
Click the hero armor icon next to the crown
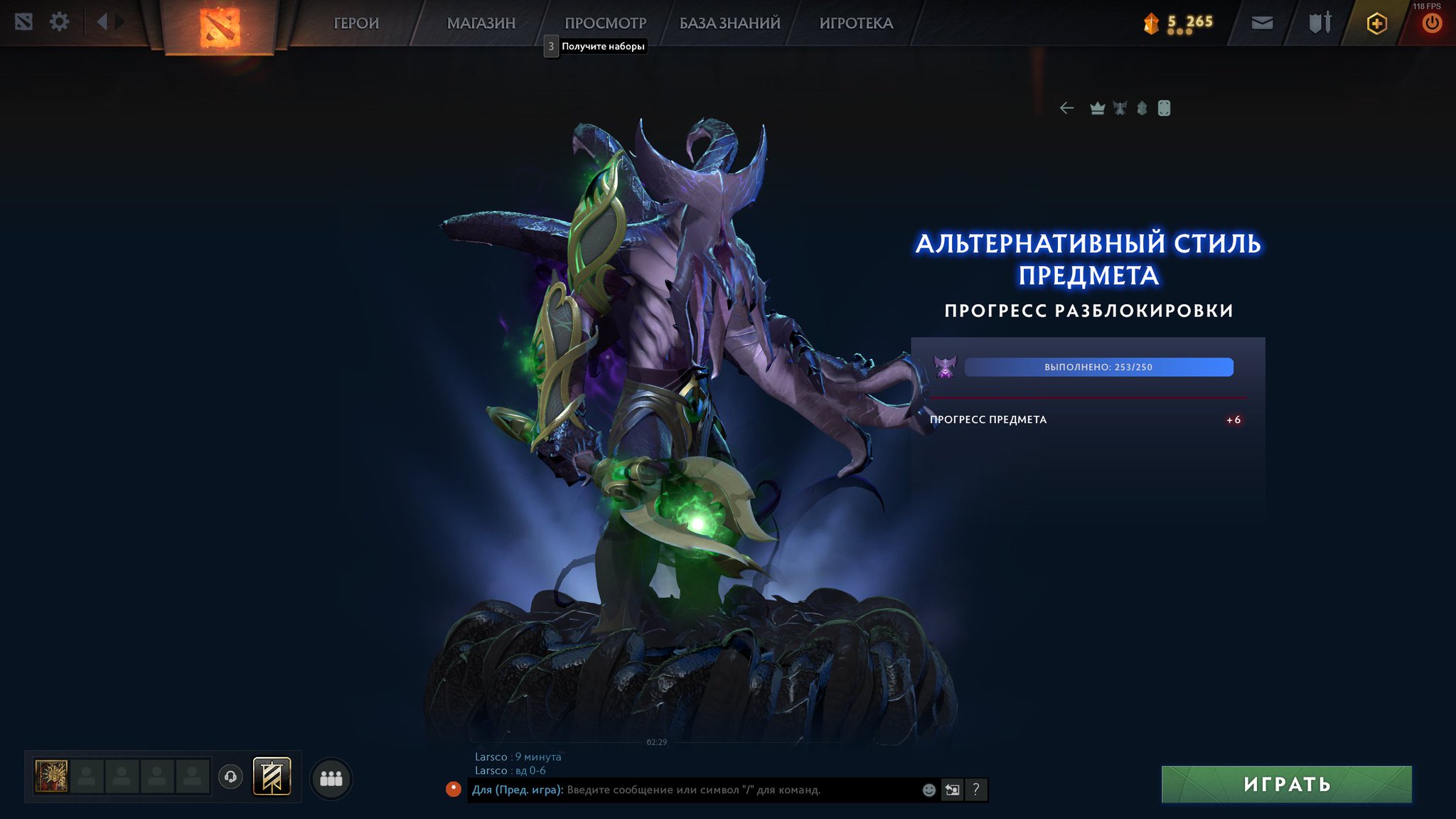(x=1121, y=107)
